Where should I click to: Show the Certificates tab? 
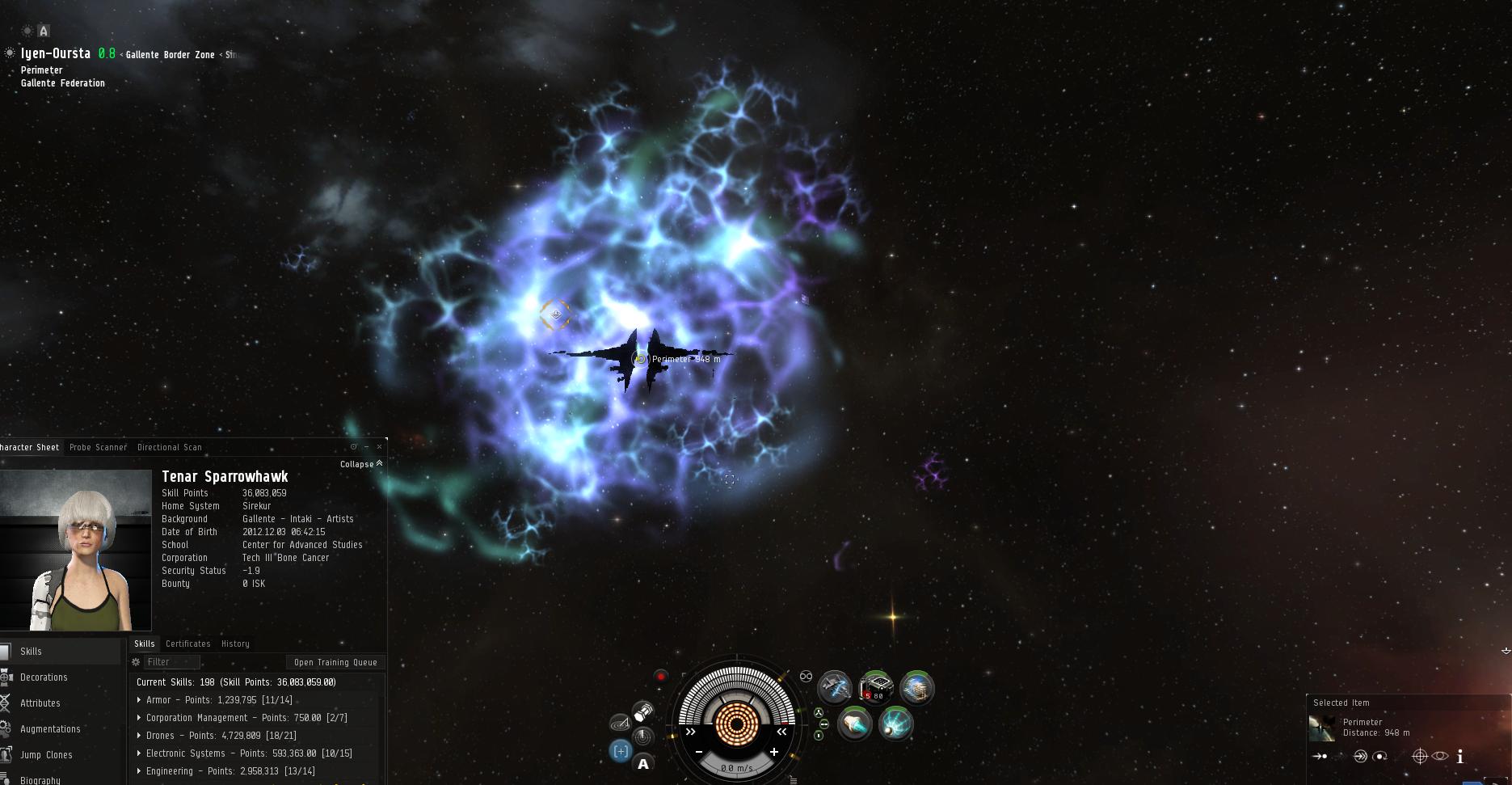[187, 644]
